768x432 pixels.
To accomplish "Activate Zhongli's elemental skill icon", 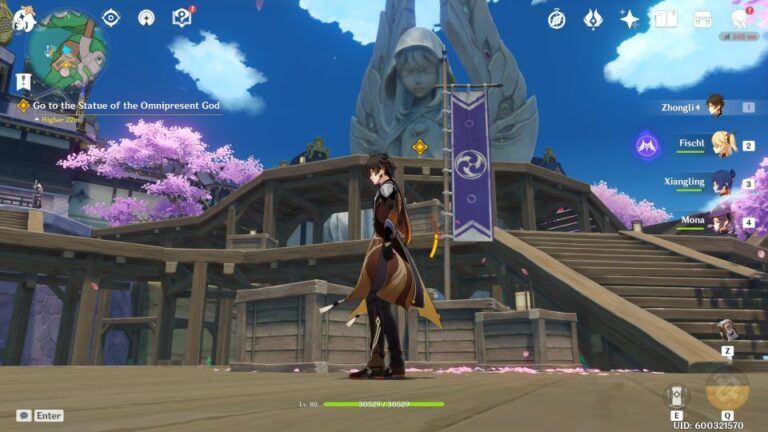I will pyautogui.click(x=677, y=395).
